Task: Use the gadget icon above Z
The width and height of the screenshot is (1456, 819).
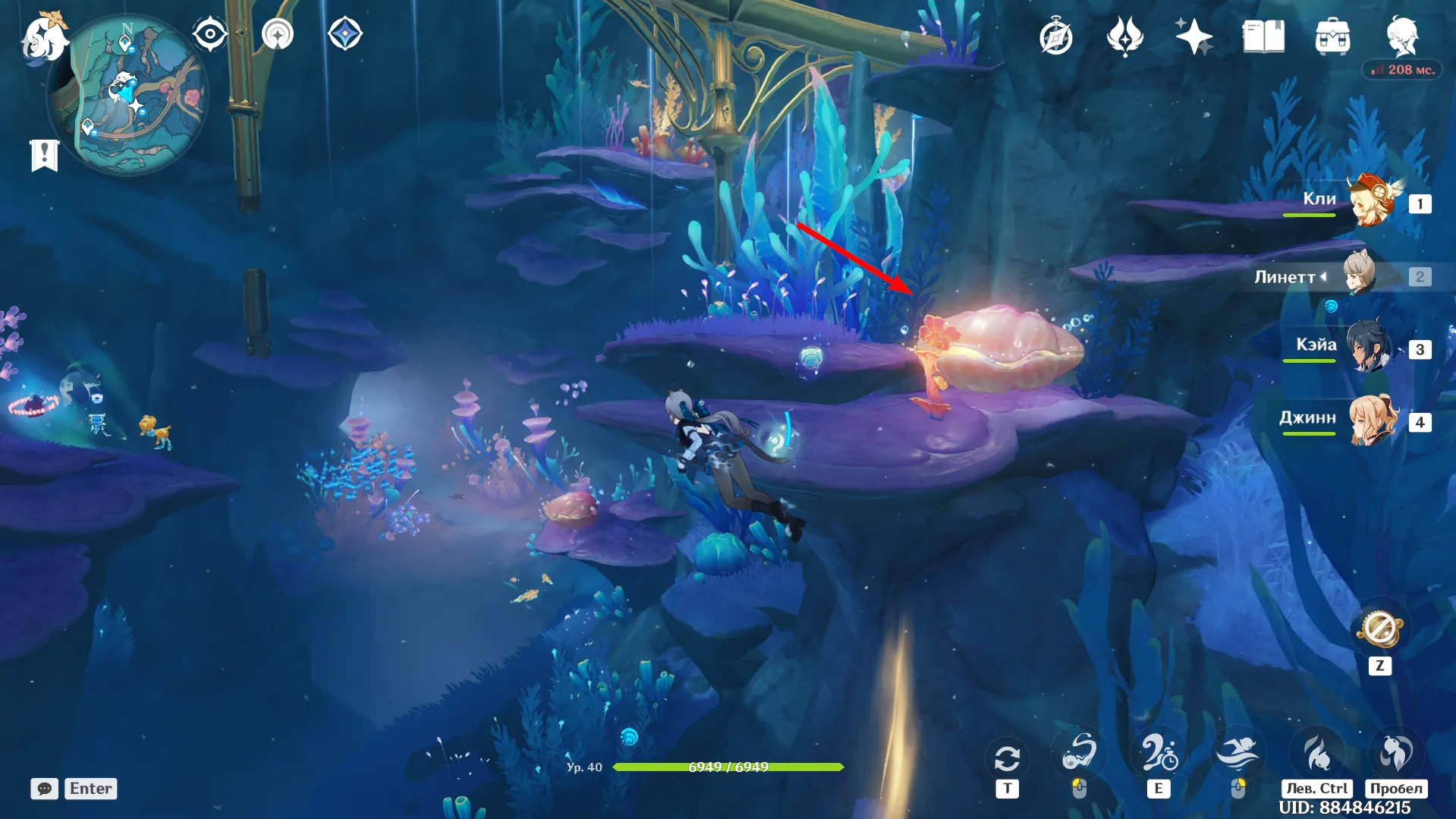Action: tap(1379, 629)
